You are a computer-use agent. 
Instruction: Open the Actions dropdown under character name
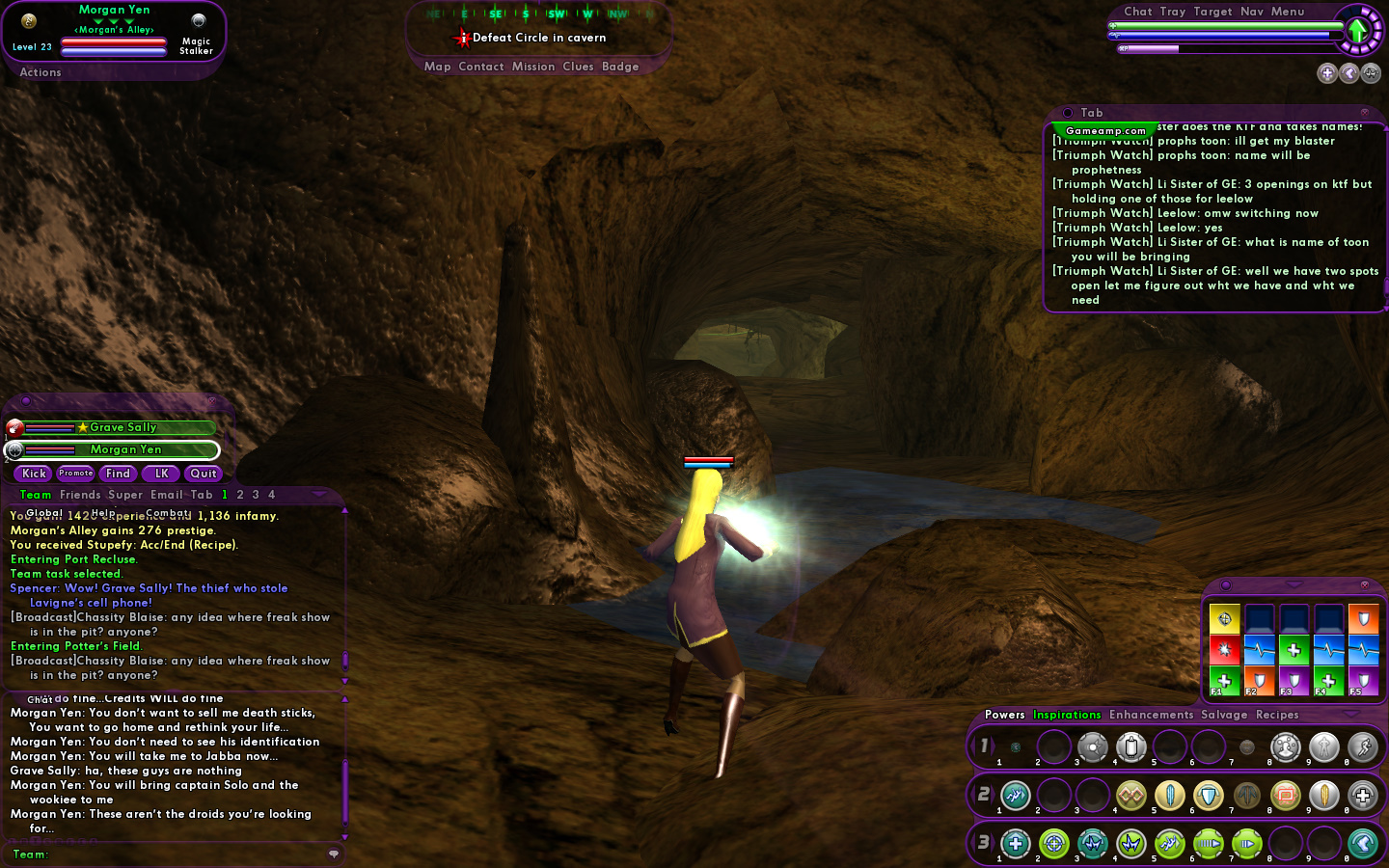41,72
